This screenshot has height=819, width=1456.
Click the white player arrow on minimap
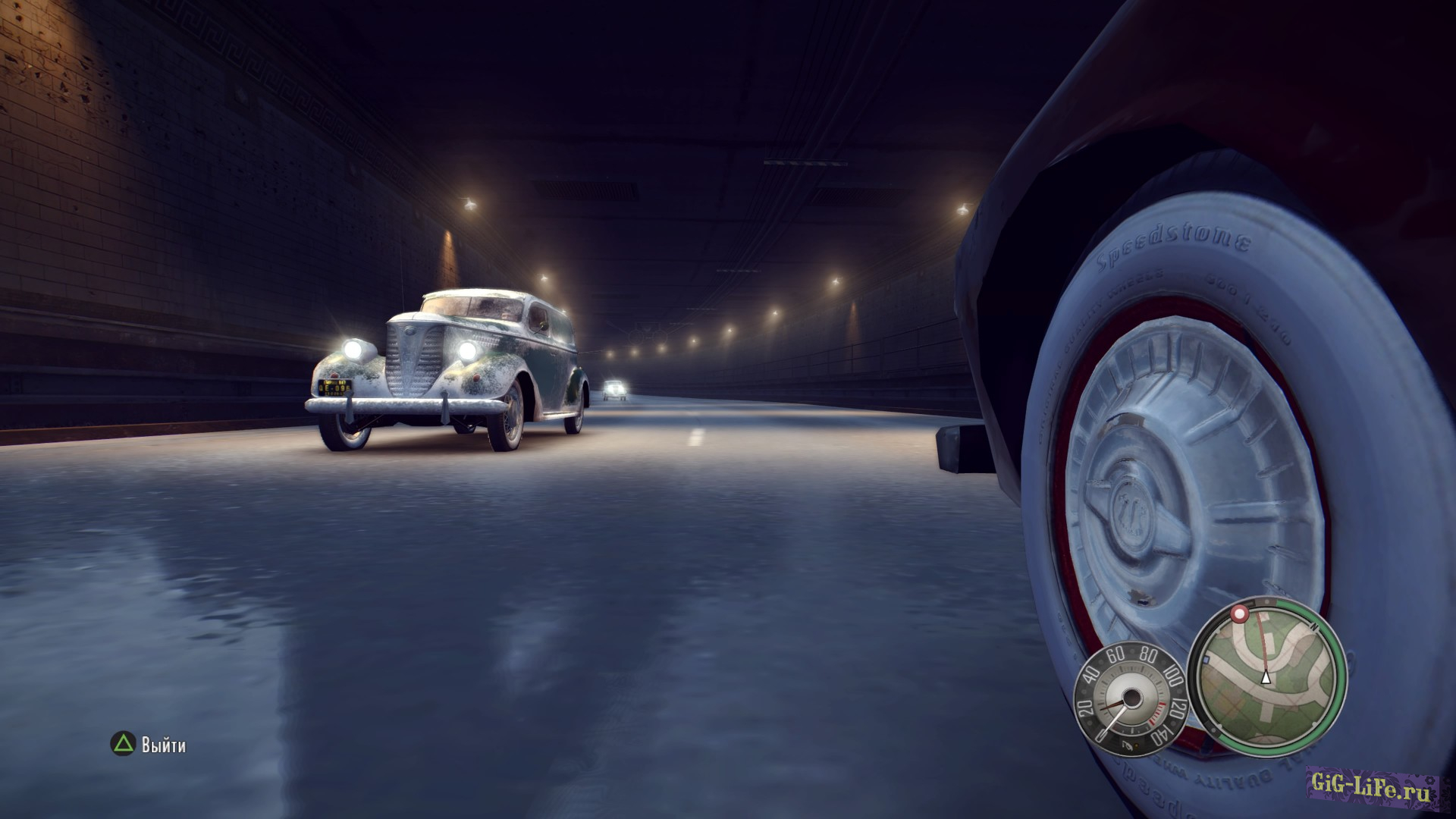(1266, 677)
